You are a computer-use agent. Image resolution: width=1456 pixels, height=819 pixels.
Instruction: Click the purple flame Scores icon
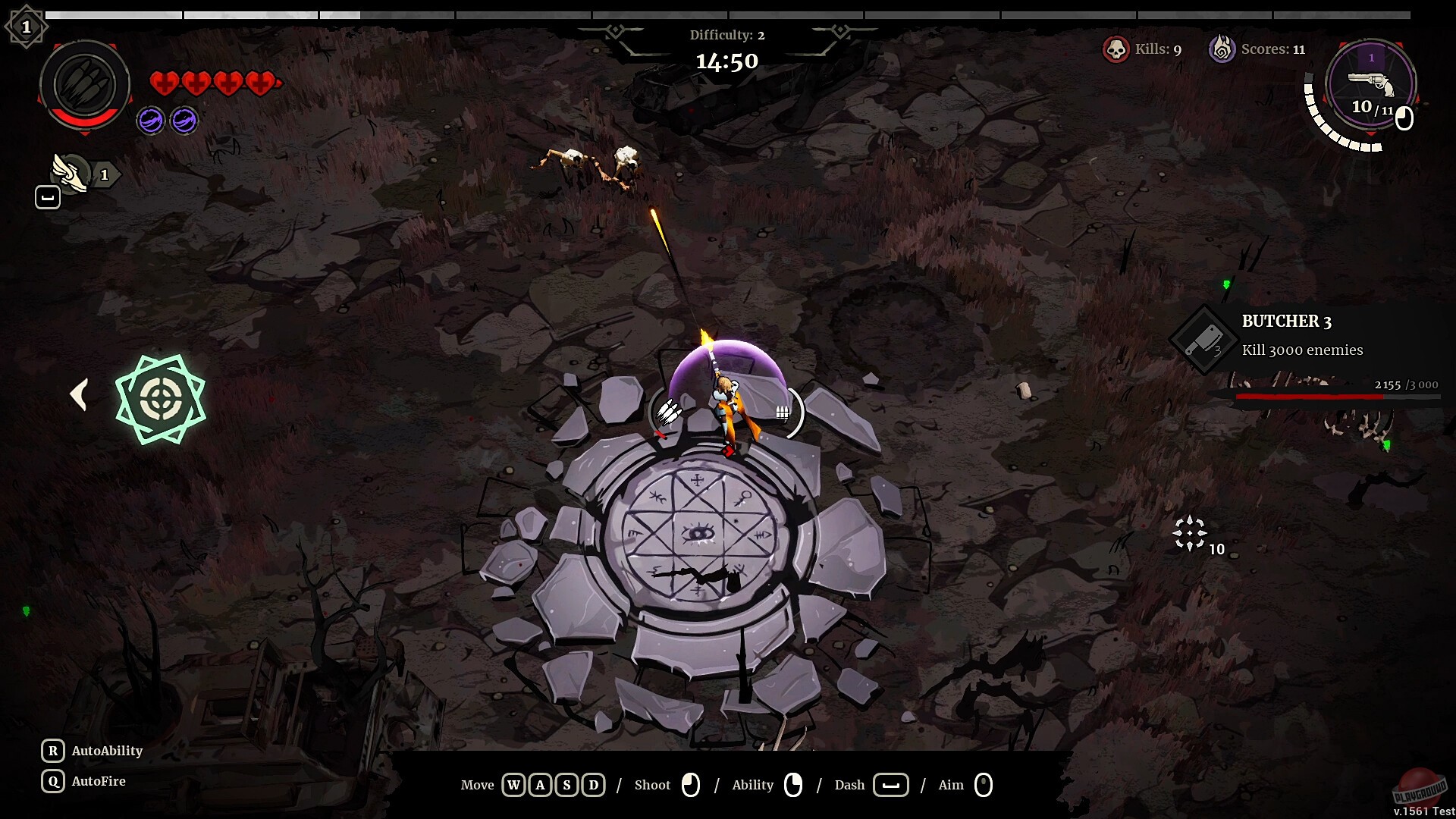(x=1223, y=49)
